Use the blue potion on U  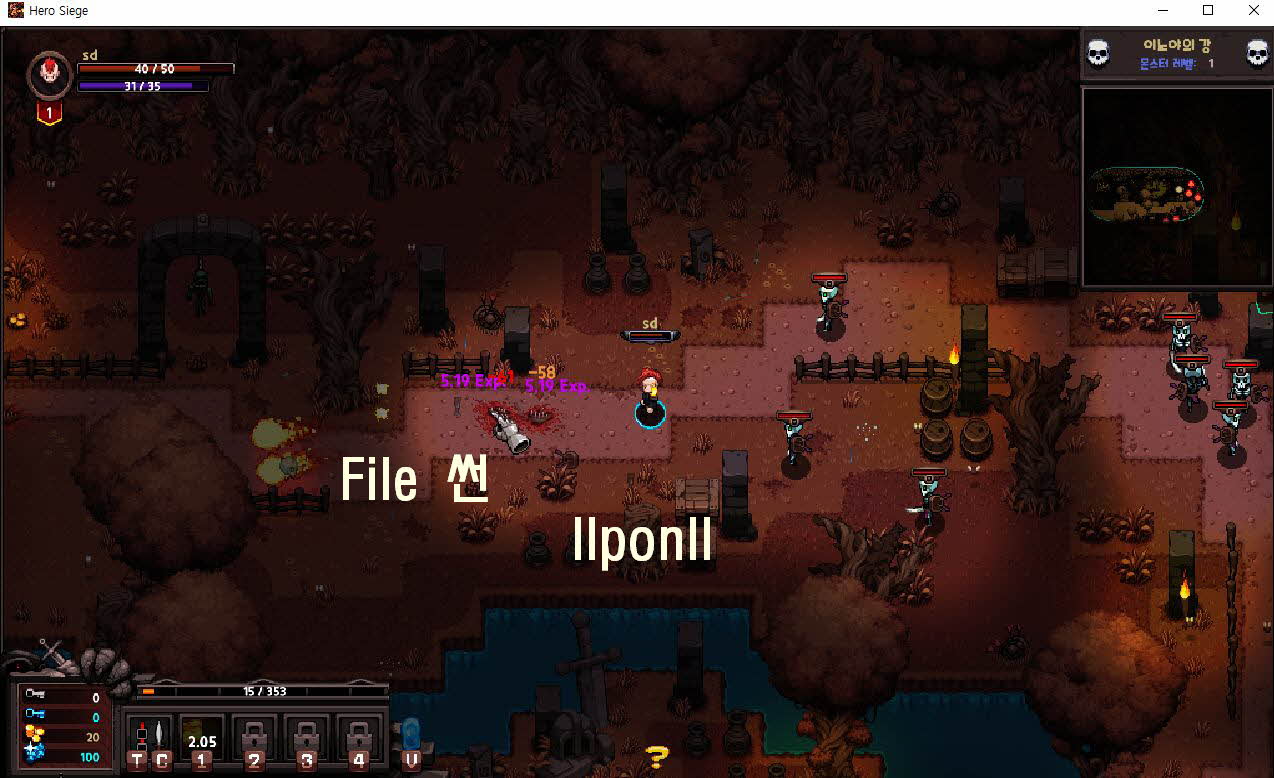click(x=411, y=741)
